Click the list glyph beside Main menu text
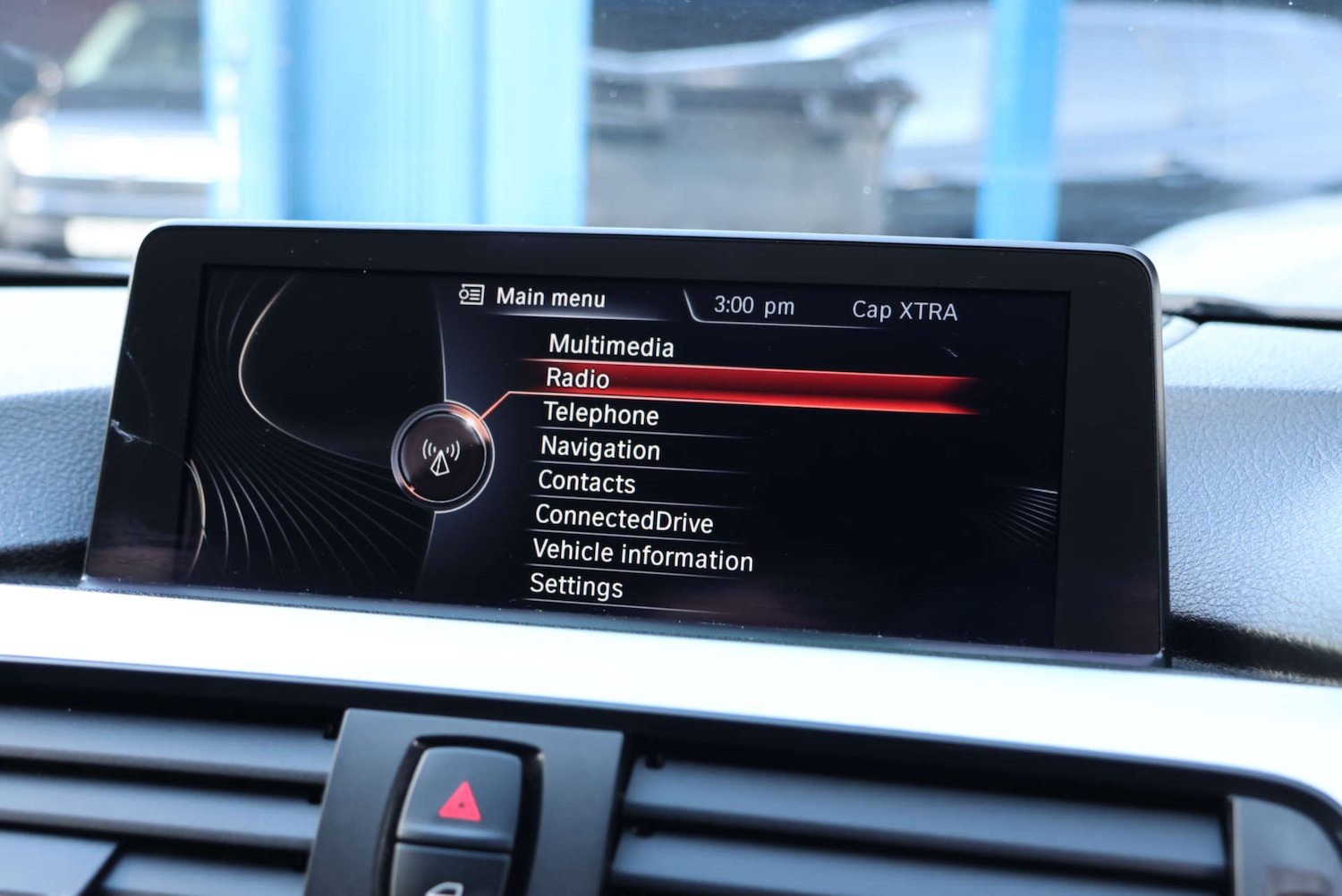1342x896 pixels. click(473, 295)
